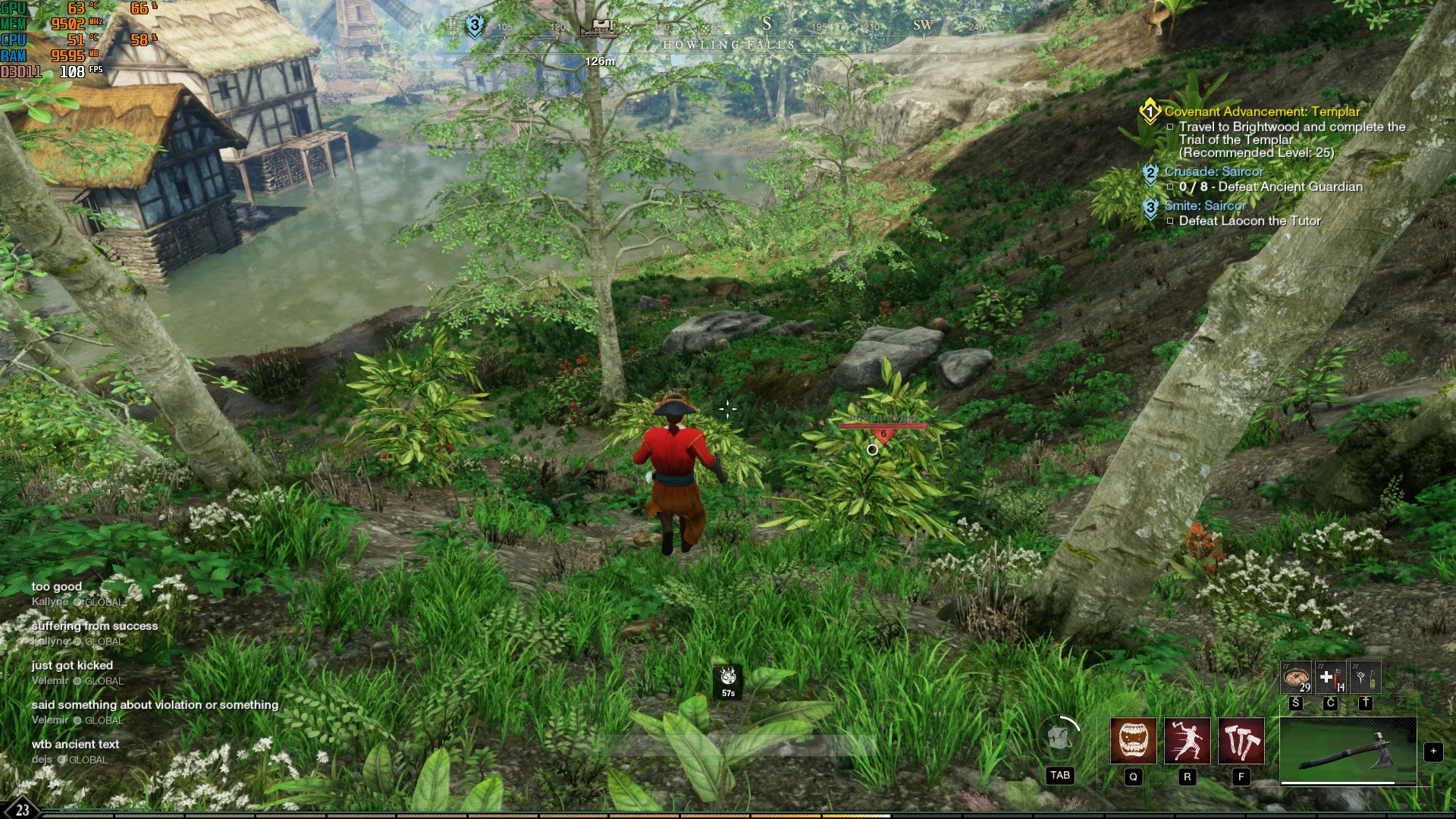Viewport: 1456px width, 819px height.
Task: Eat the food bowl consumable
Action: (1296, 677)
